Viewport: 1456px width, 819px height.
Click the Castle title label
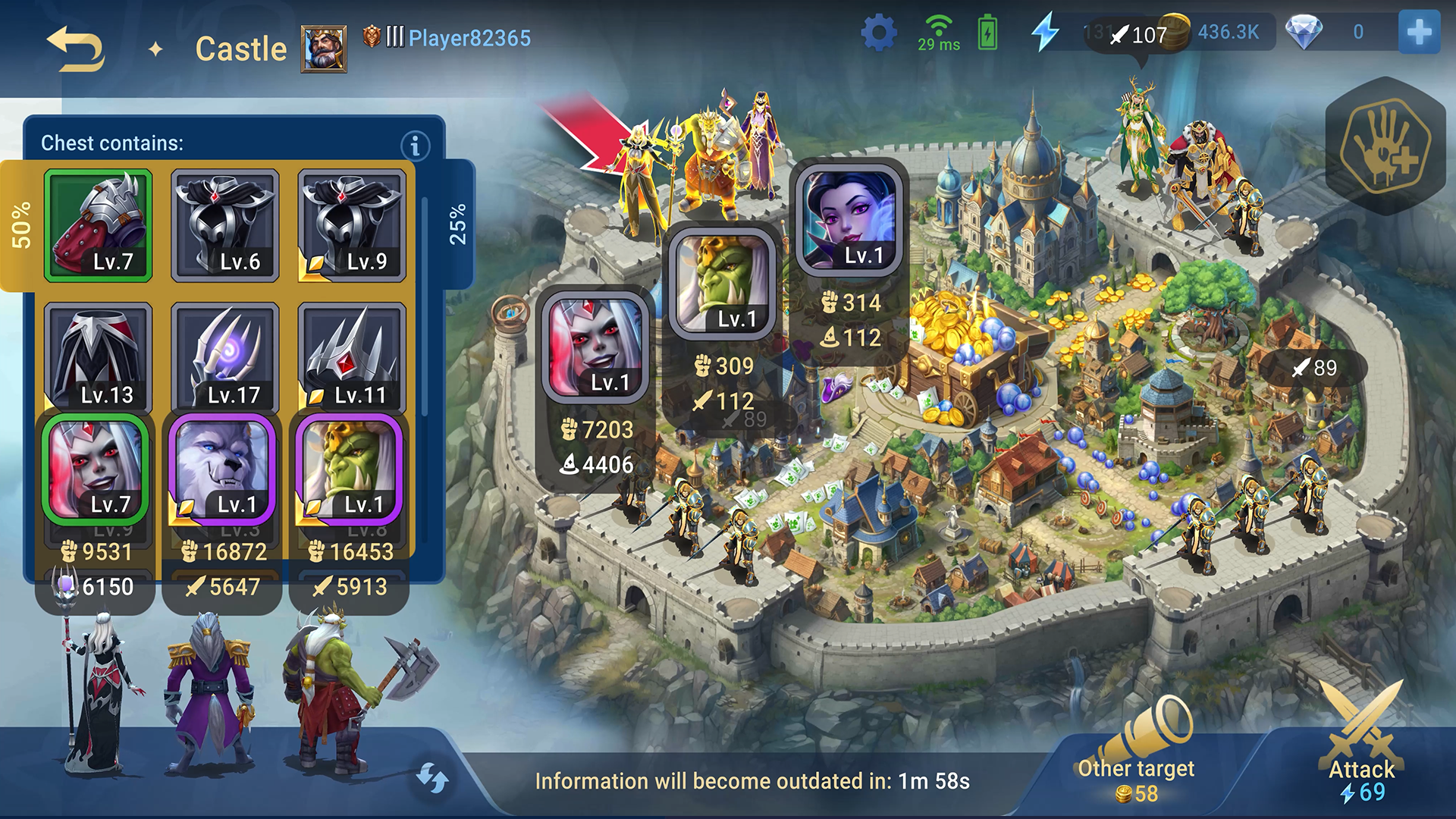[x=240, y=49]
